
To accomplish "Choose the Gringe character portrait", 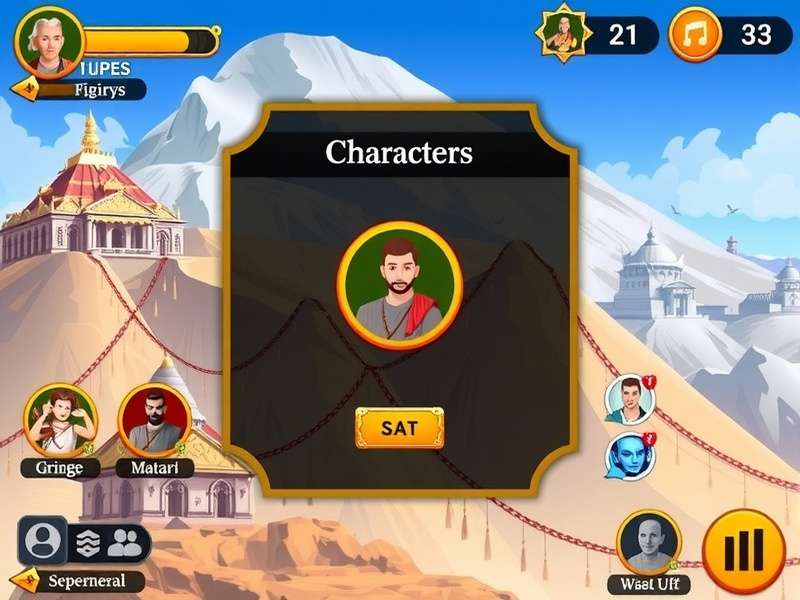I will (x=60, y=421).
